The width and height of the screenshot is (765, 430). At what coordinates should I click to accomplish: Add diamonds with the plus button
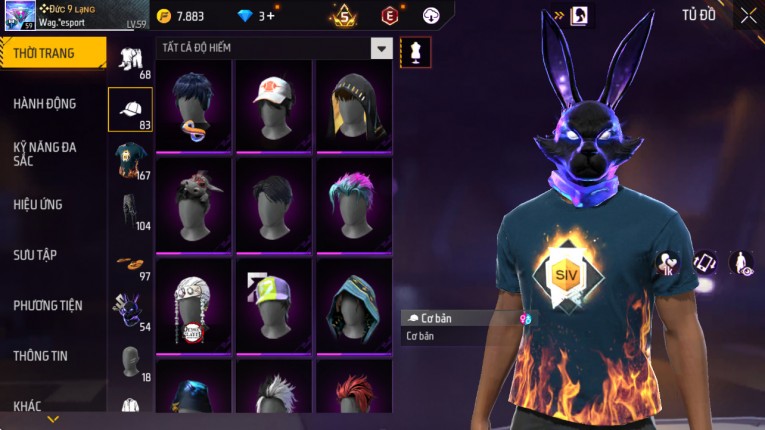[269, 16]
